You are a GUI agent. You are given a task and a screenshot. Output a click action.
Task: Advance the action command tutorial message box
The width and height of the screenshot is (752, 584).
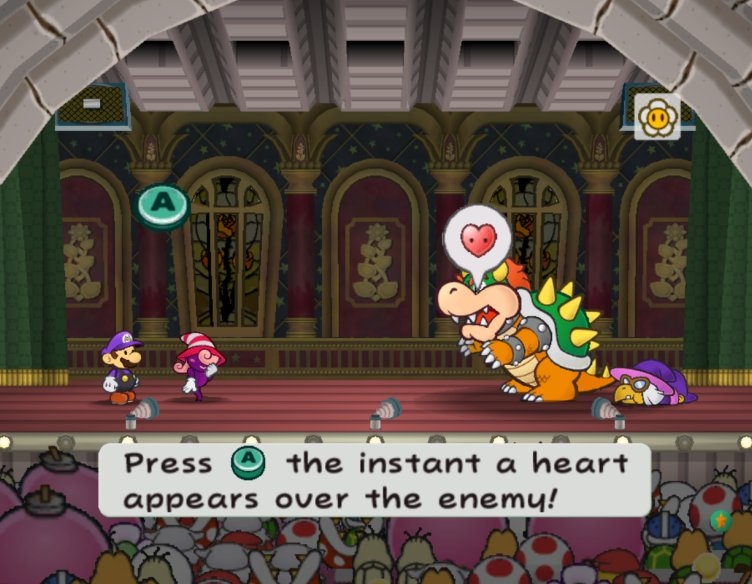[374, 480]
